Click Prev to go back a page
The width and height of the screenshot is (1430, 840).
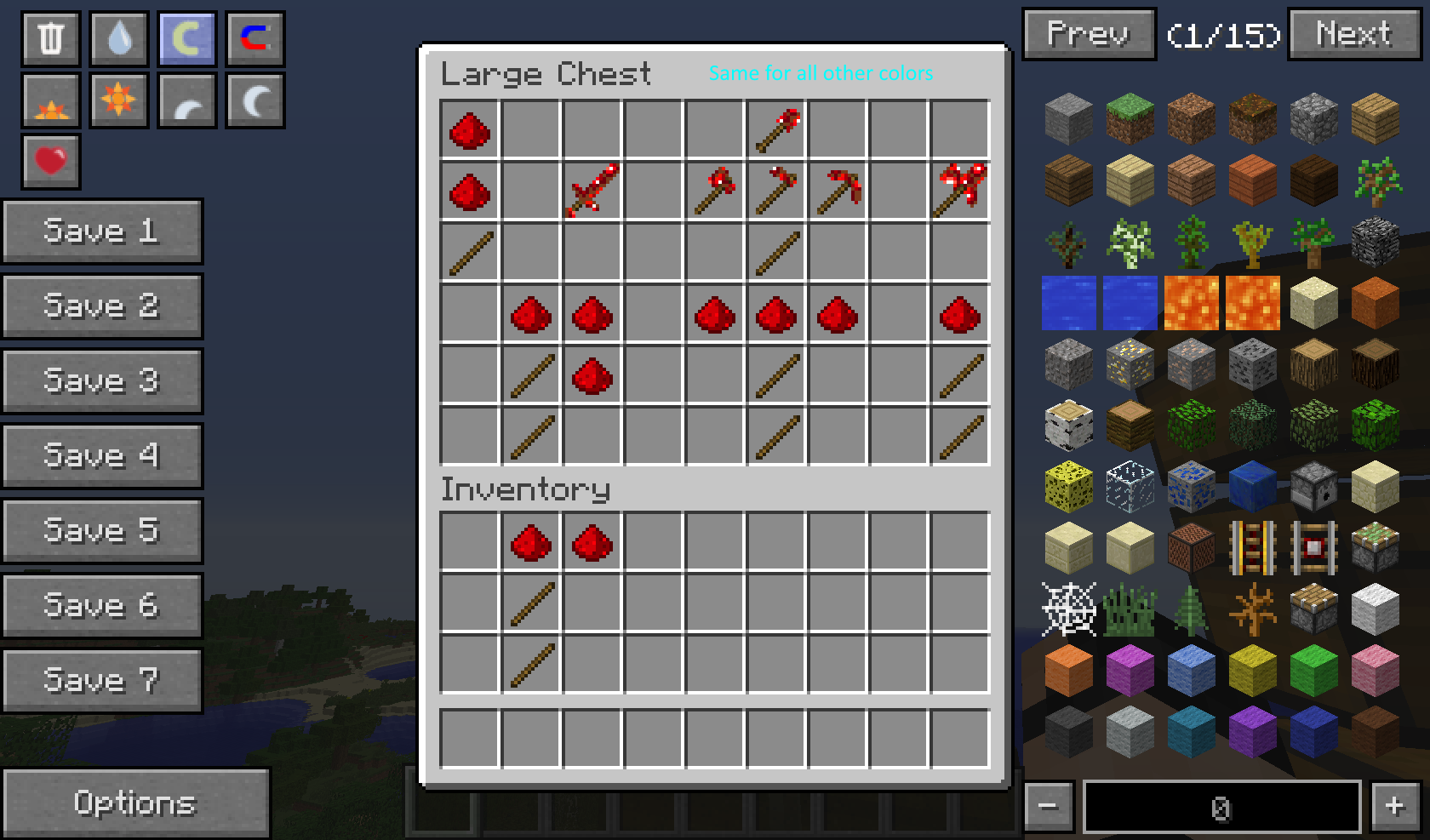point(1088,35)
